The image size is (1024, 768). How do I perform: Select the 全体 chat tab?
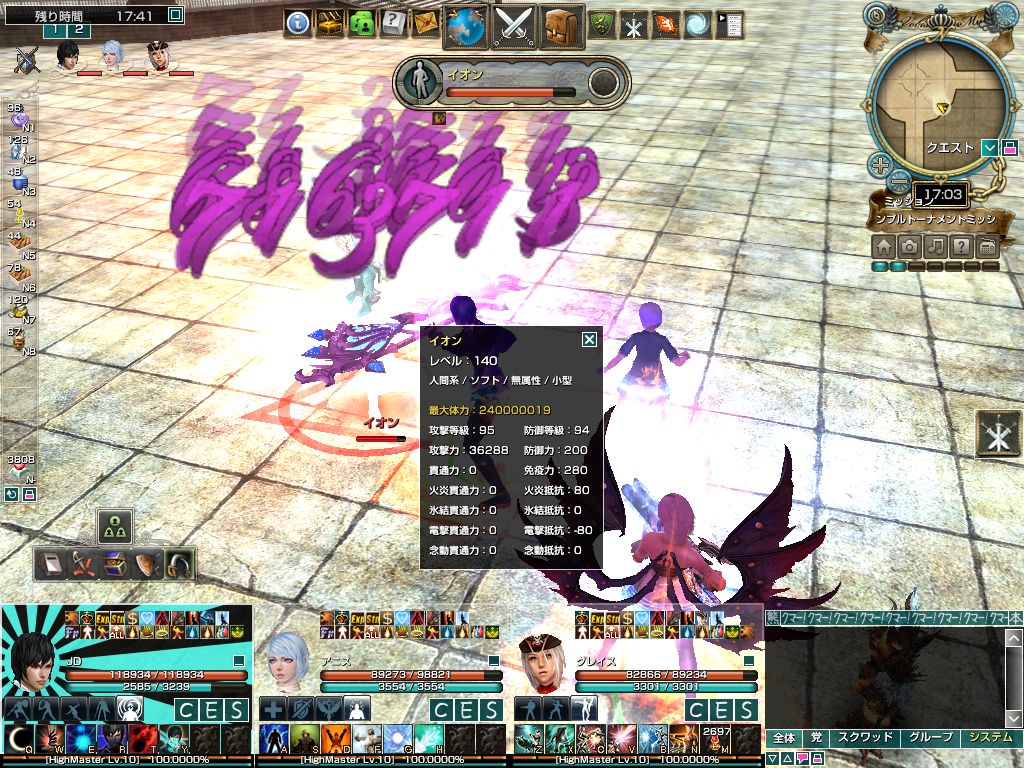pos(784,738)
